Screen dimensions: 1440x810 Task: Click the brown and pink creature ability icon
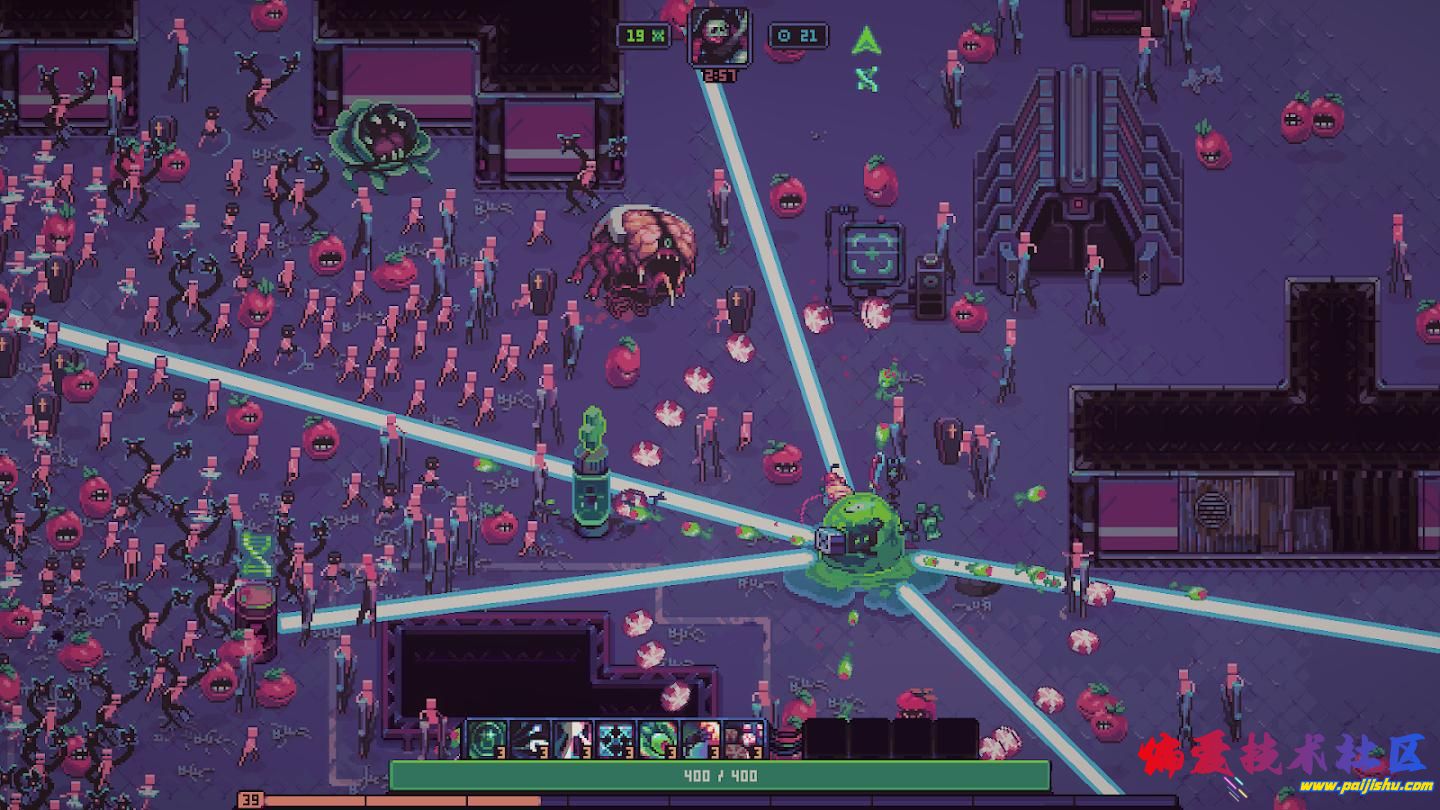[744, 740]
